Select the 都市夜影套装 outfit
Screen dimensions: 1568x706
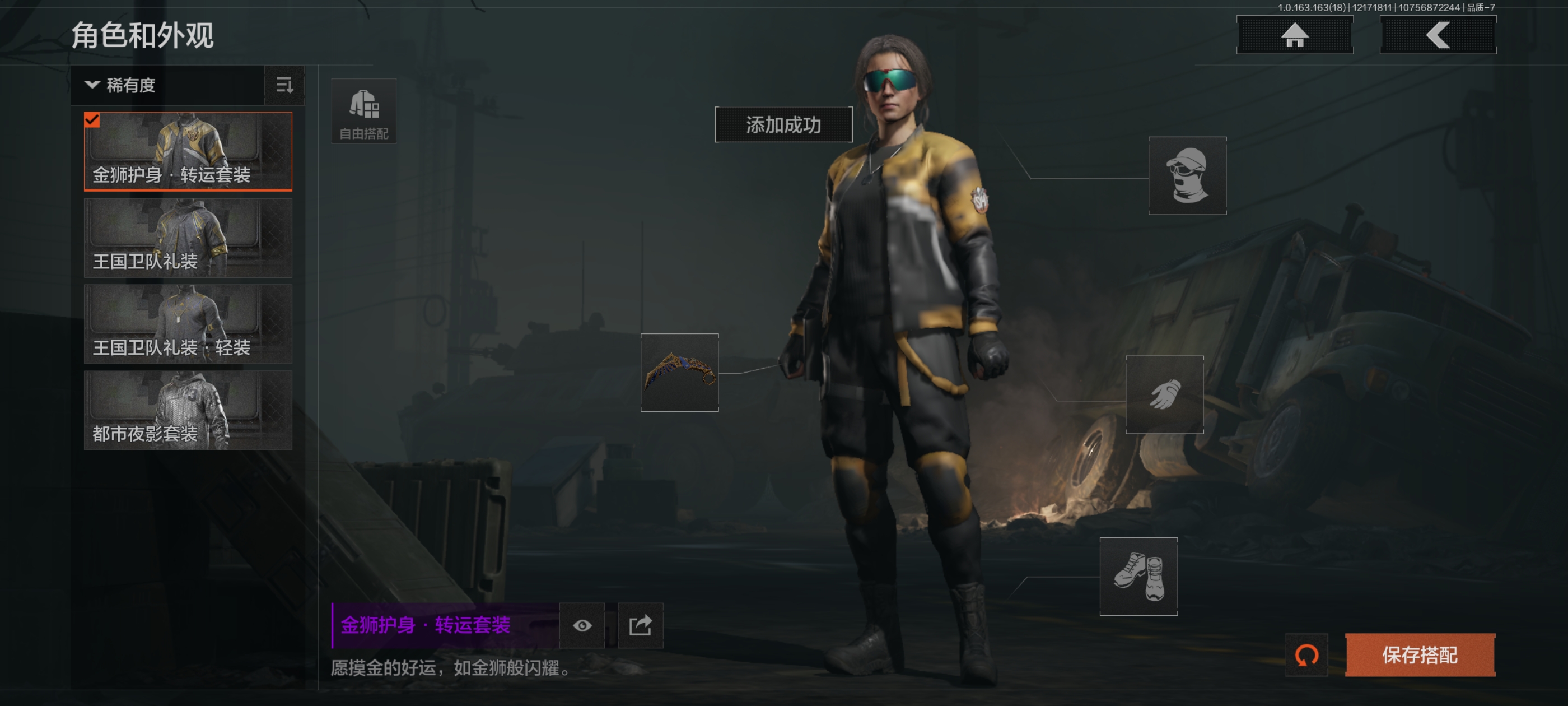[188, 411]
